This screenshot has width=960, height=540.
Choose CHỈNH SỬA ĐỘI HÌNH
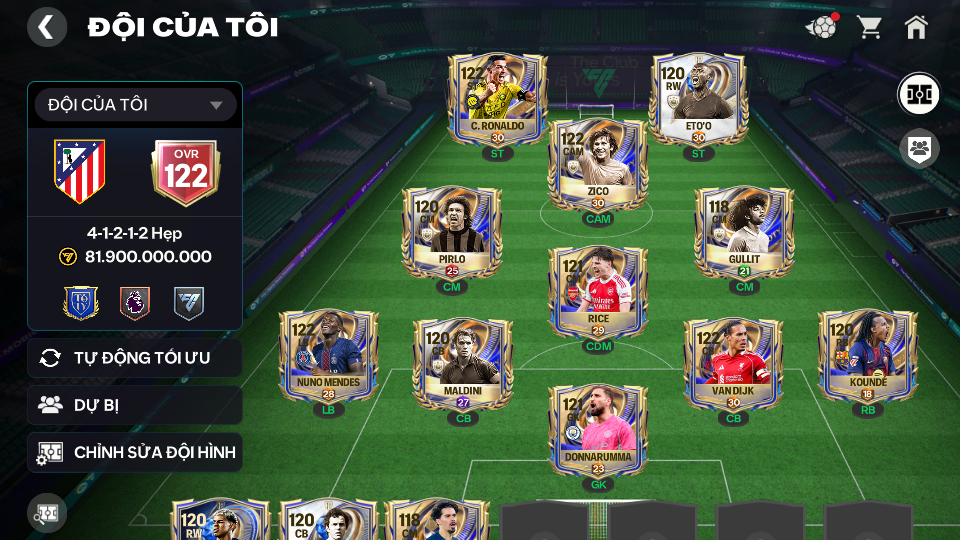pyautogui.click(x=135, y=453)
